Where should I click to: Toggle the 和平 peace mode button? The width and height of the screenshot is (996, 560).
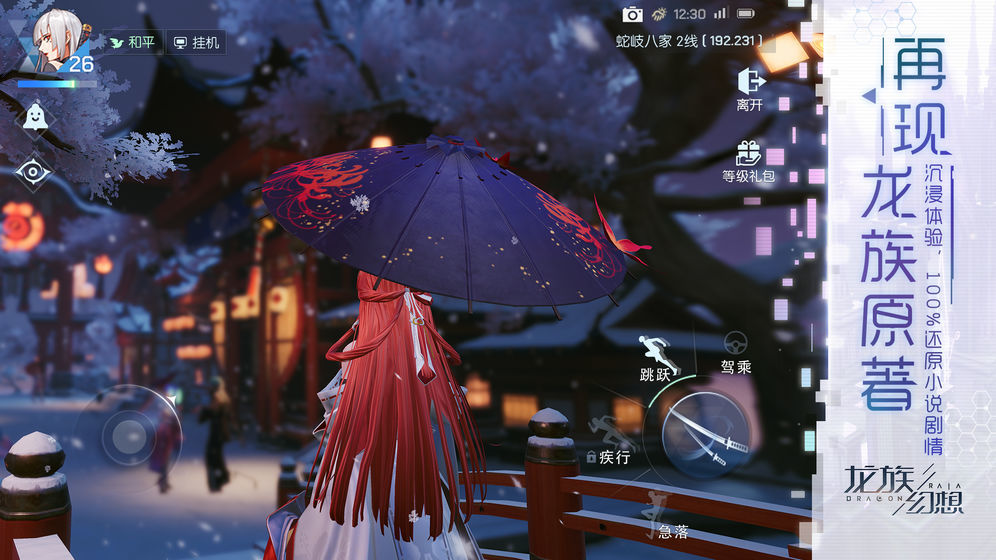click(x=132, y=43)
